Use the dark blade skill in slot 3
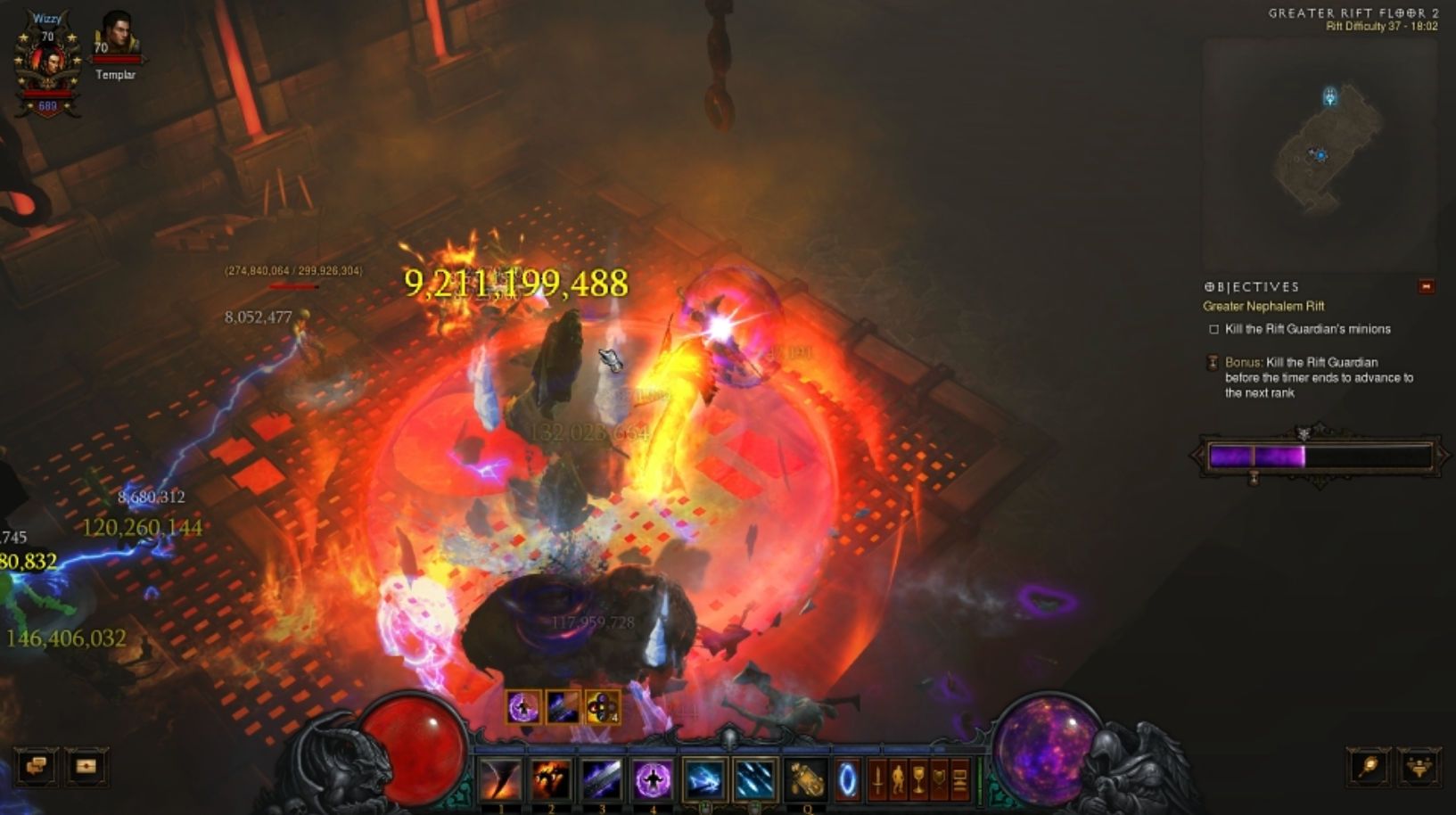The width and height of the screenshot is (1456, 815). pos(602,778)
